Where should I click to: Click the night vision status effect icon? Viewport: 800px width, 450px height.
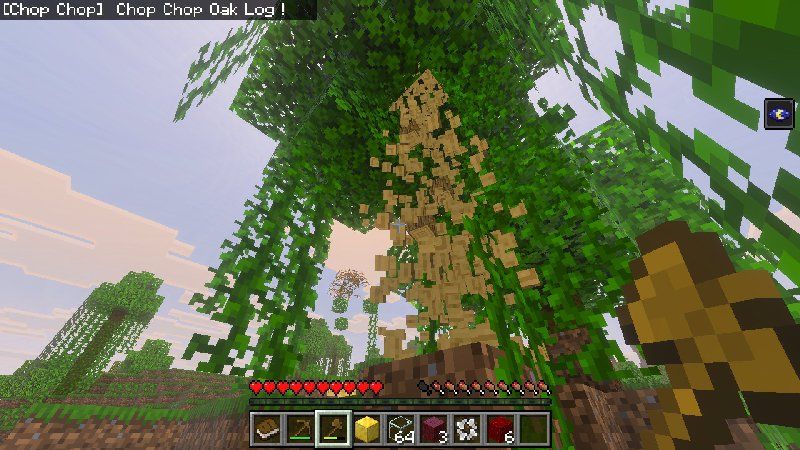click(779, 114)
